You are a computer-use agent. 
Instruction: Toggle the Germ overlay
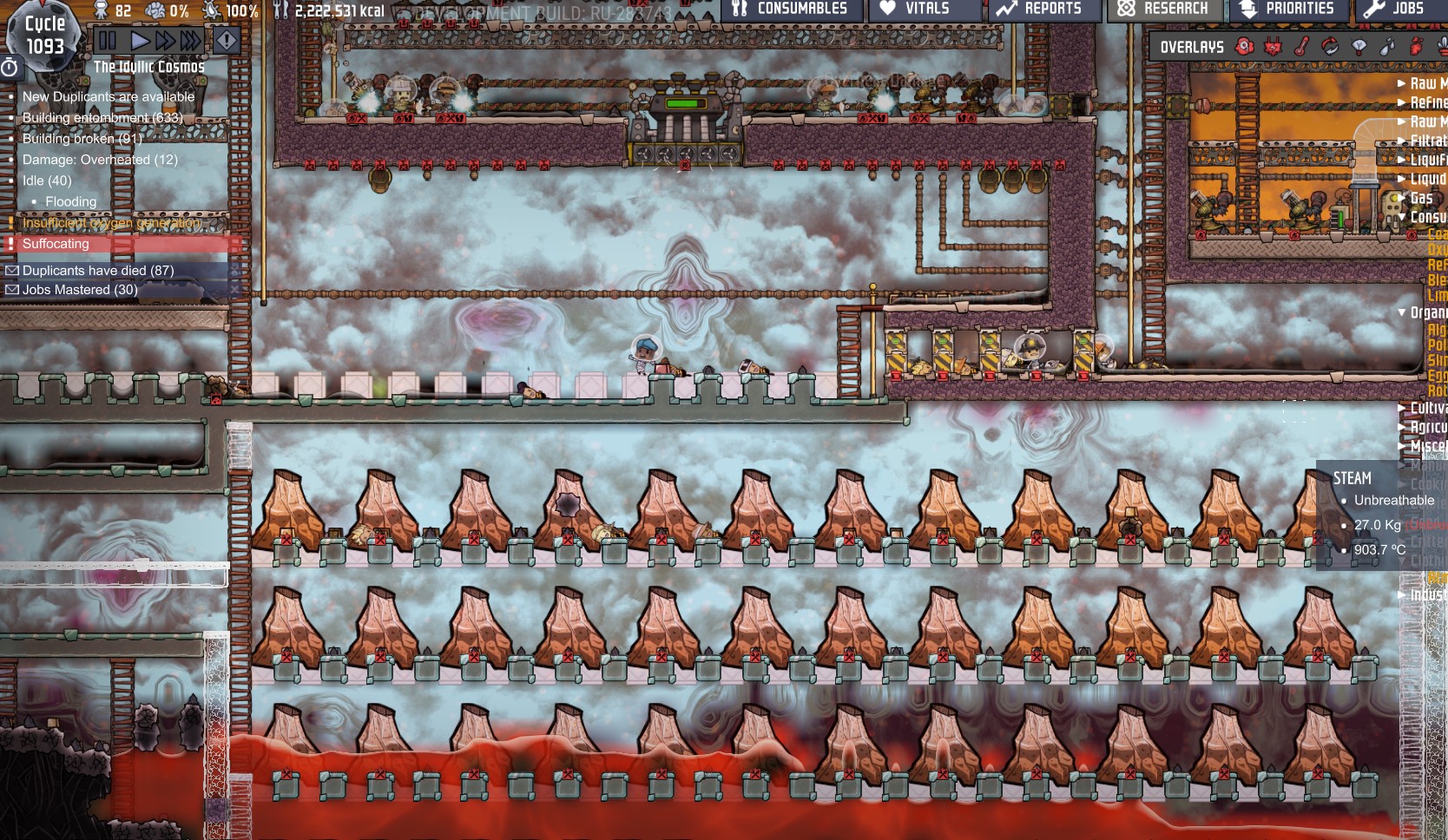point(1415,46)
